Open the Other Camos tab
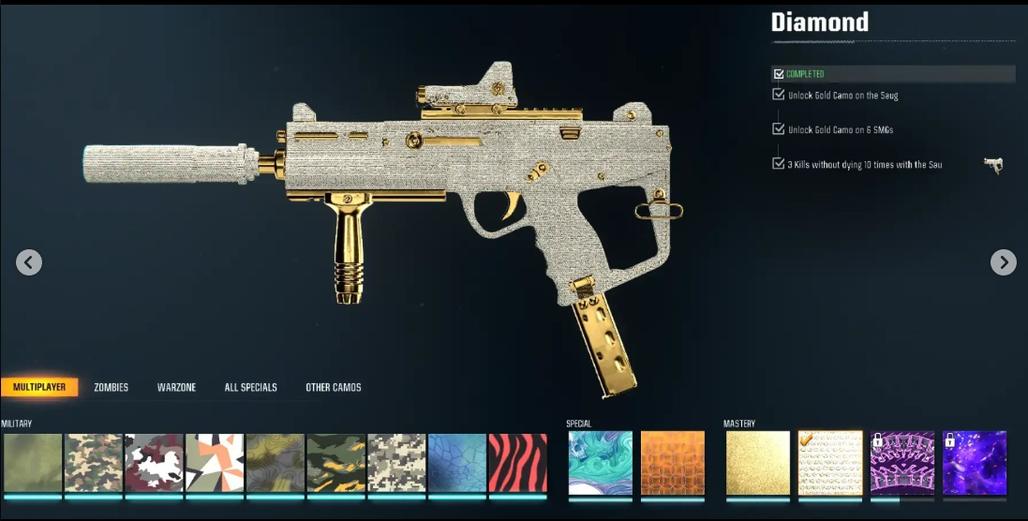This screenshot has width=1028, height=521. 333,387
